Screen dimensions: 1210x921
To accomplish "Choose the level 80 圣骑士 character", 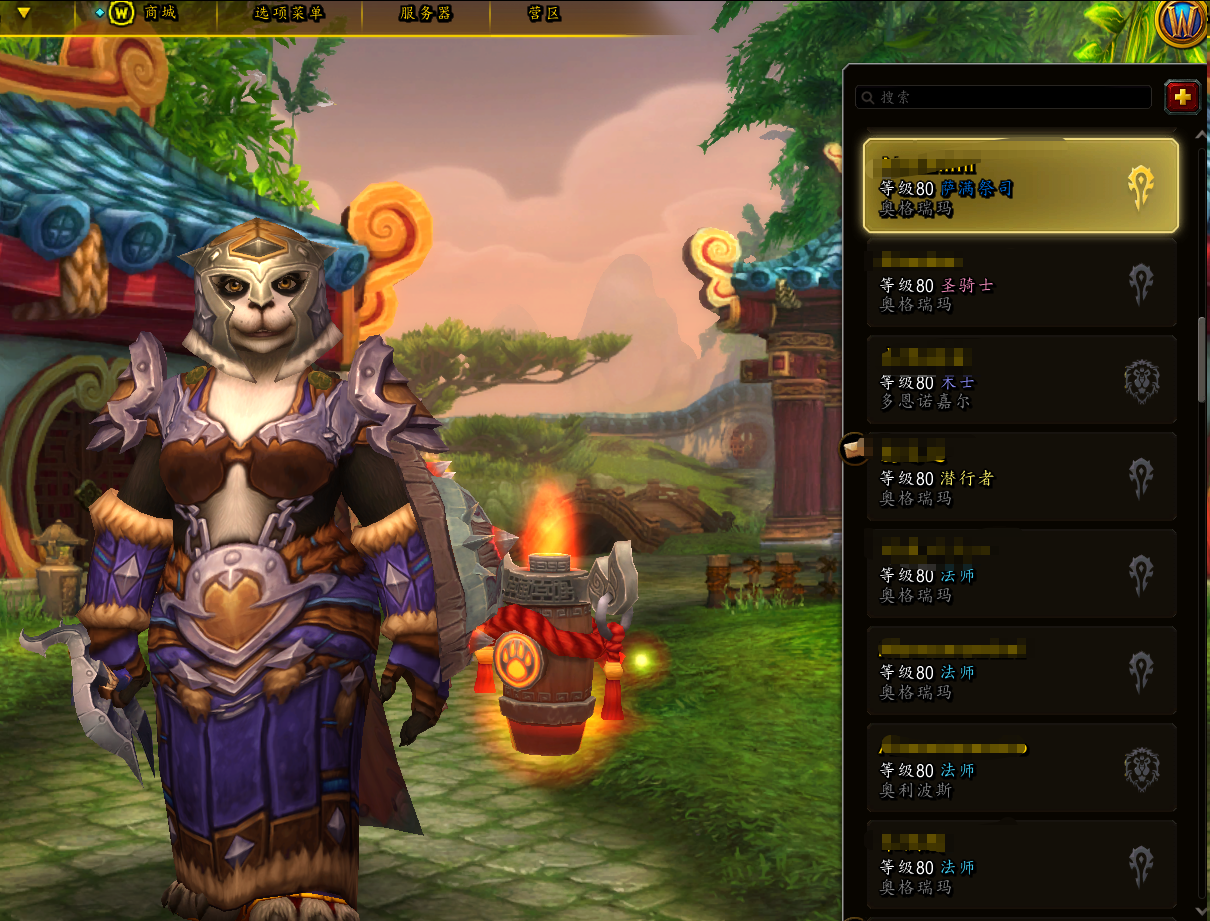I will 1020,283.
